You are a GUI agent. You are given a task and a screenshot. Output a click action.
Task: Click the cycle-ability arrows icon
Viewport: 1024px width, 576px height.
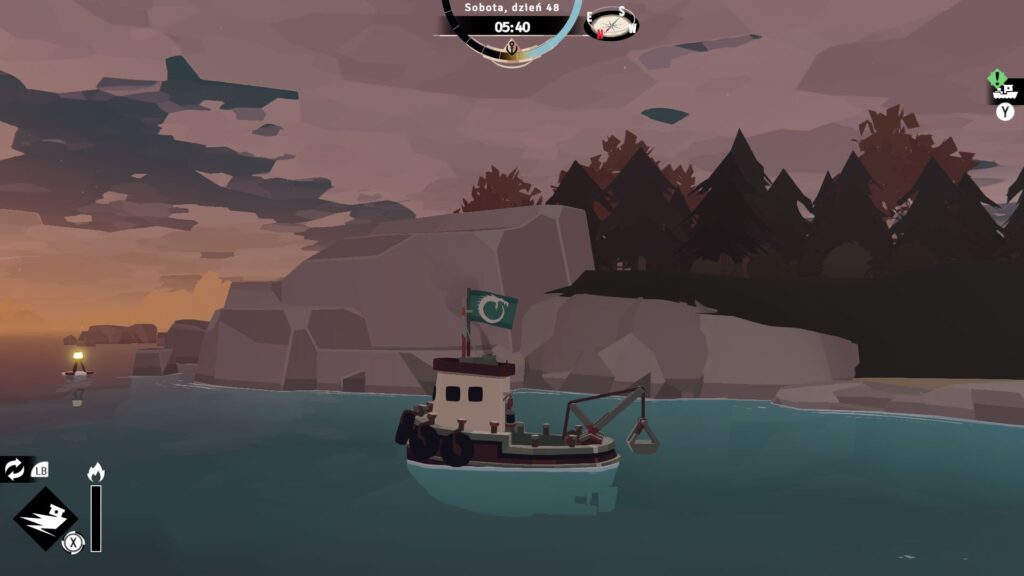[16, 468]
